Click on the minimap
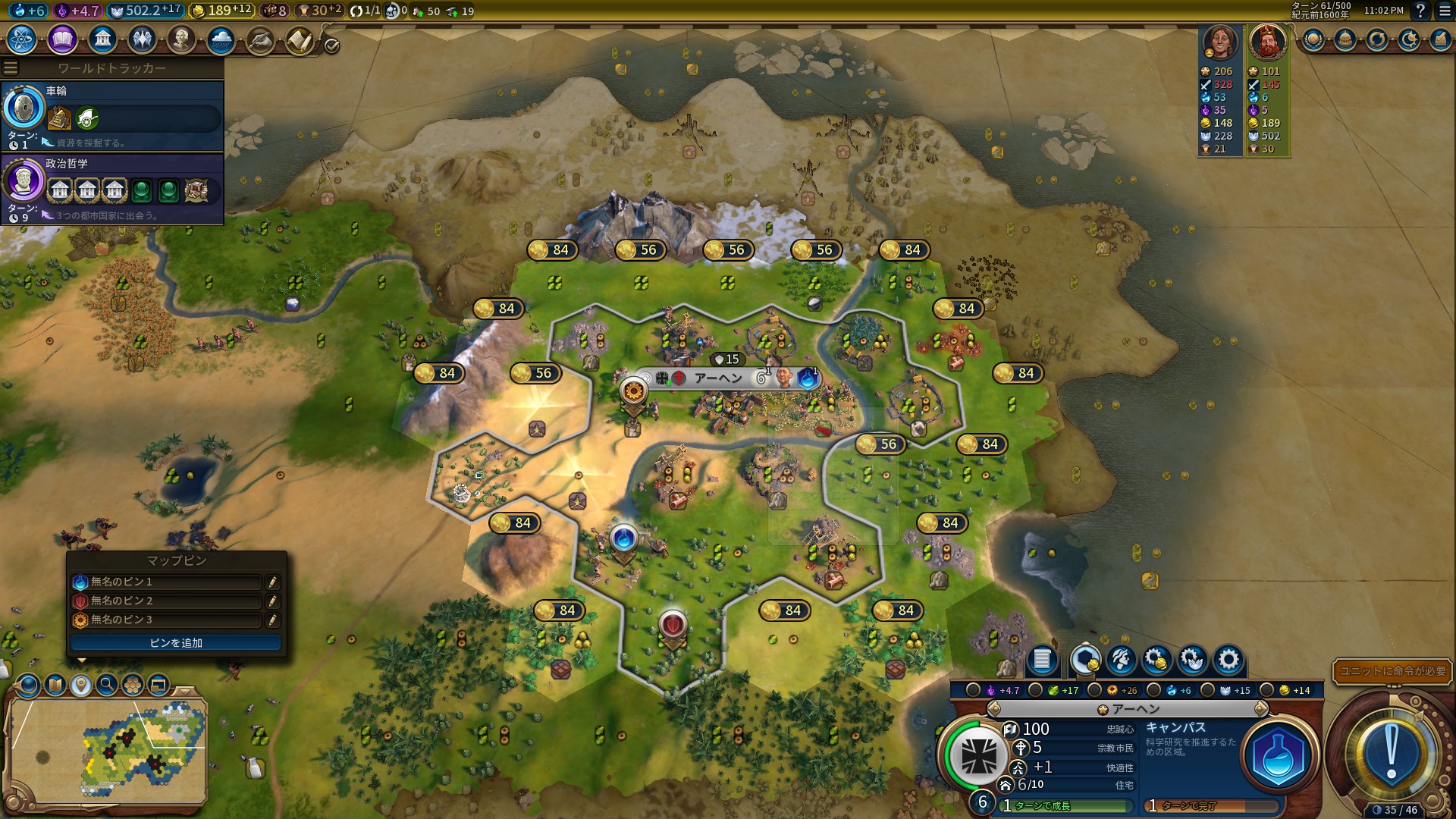Screen dimensions: 1456x819 point(108,751)
